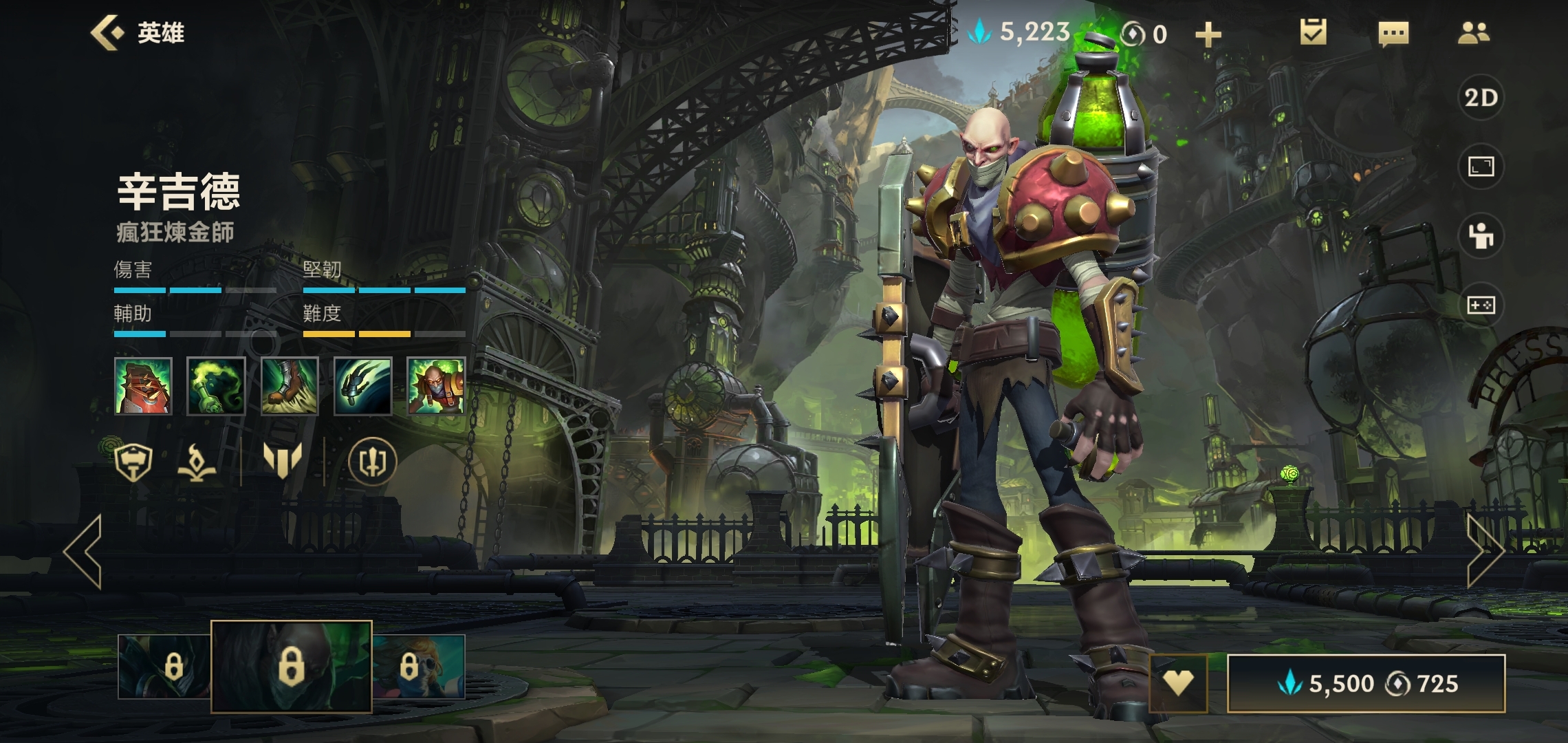Select the boot-stomp Mega Adhesive ability icon
Image resolution: width=1568 pixels, height=743 pixels.
click(x=290, y=386)
